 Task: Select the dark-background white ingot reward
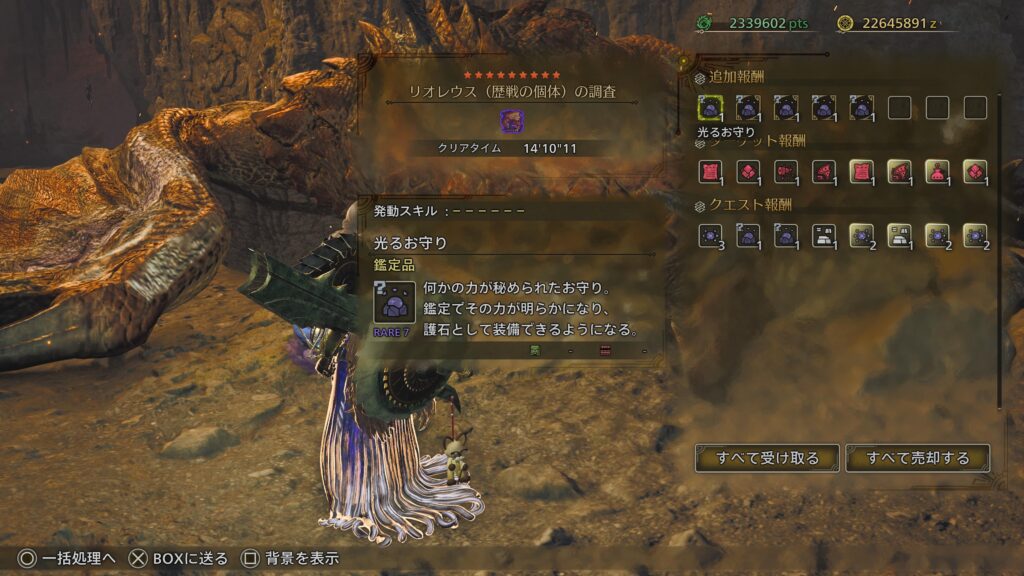pyautogui.click(x=824, y=236)
